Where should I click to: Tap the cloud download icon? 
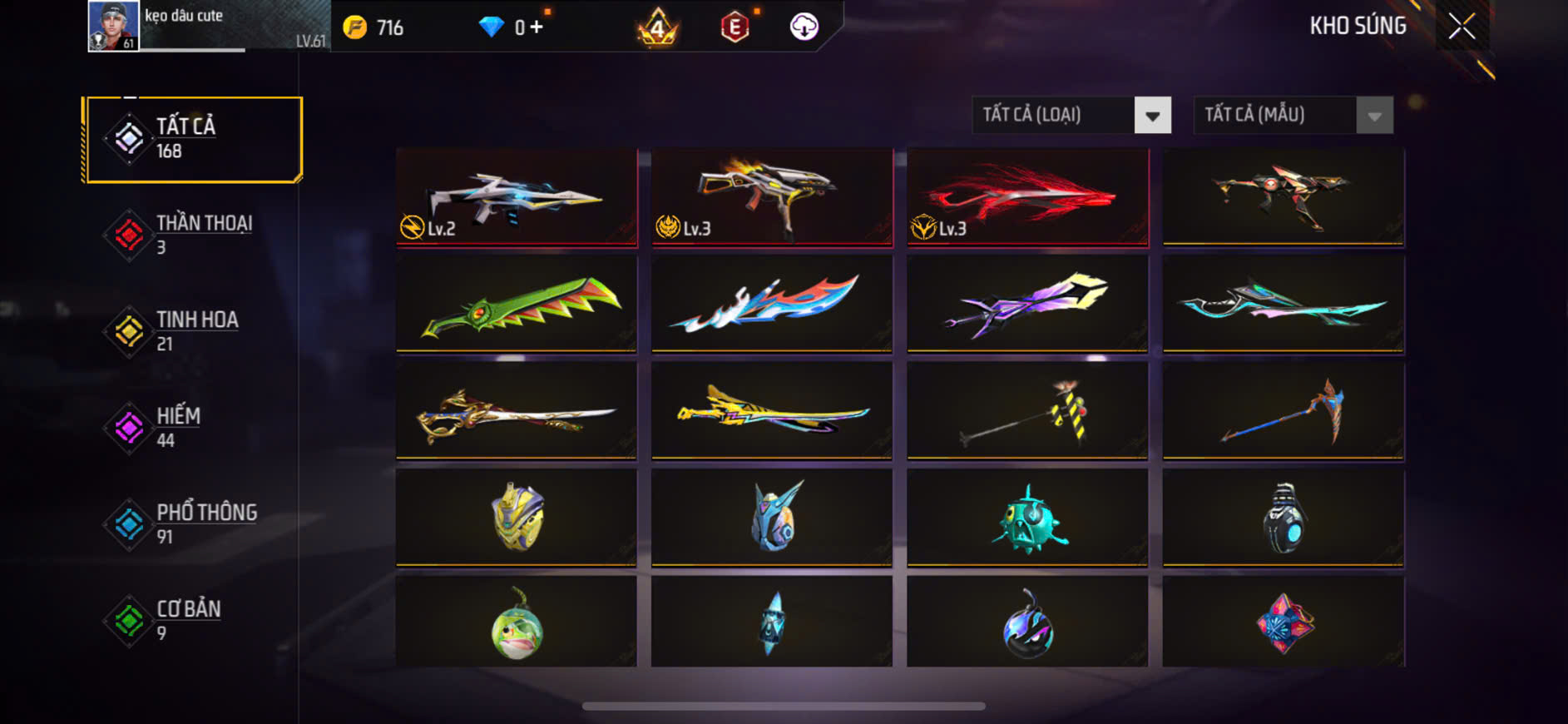coord(804,27)
